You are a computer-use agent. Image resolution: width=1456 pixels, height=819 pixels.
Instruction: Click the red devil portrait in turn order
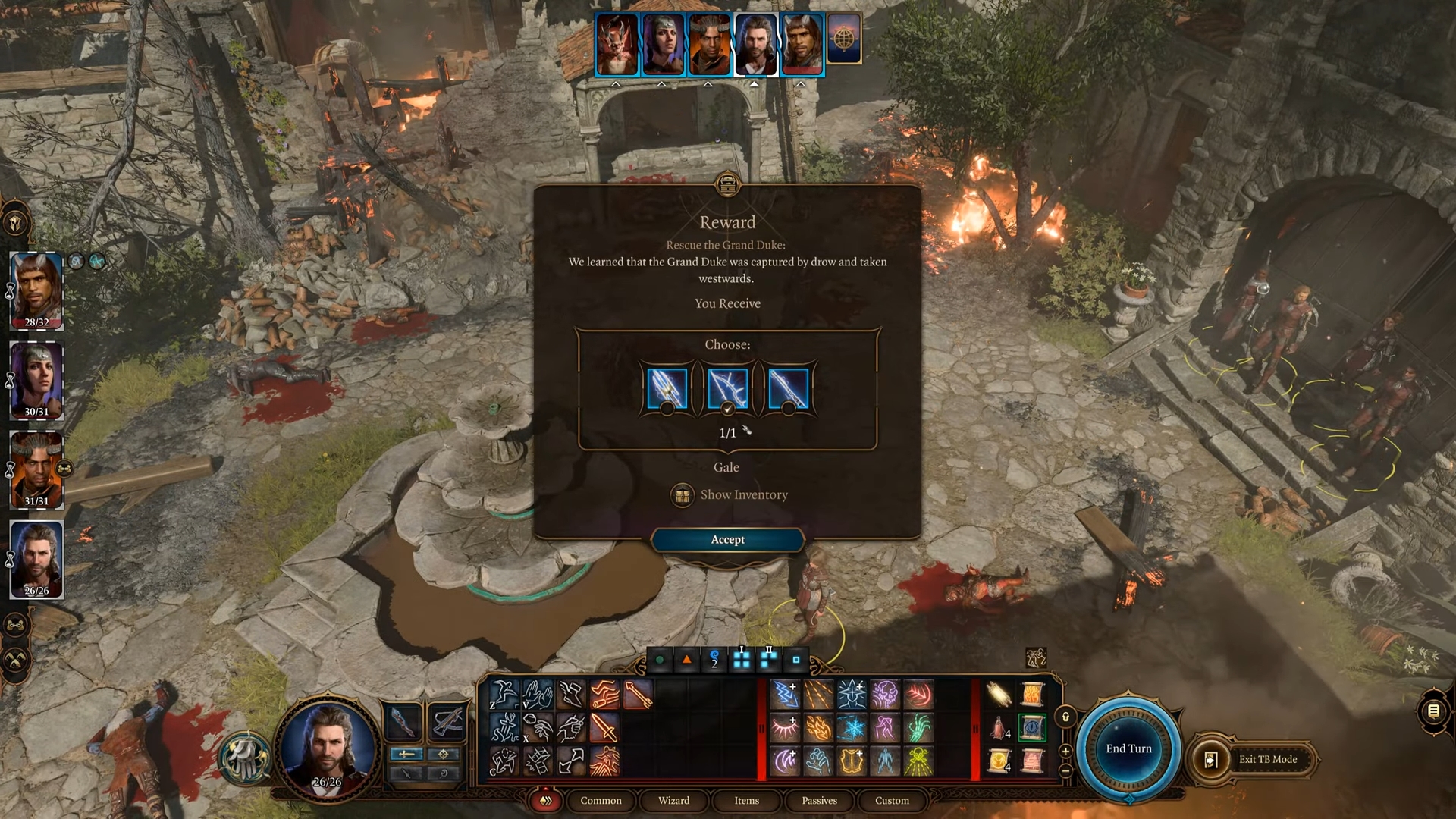click(x=617, y=44)
